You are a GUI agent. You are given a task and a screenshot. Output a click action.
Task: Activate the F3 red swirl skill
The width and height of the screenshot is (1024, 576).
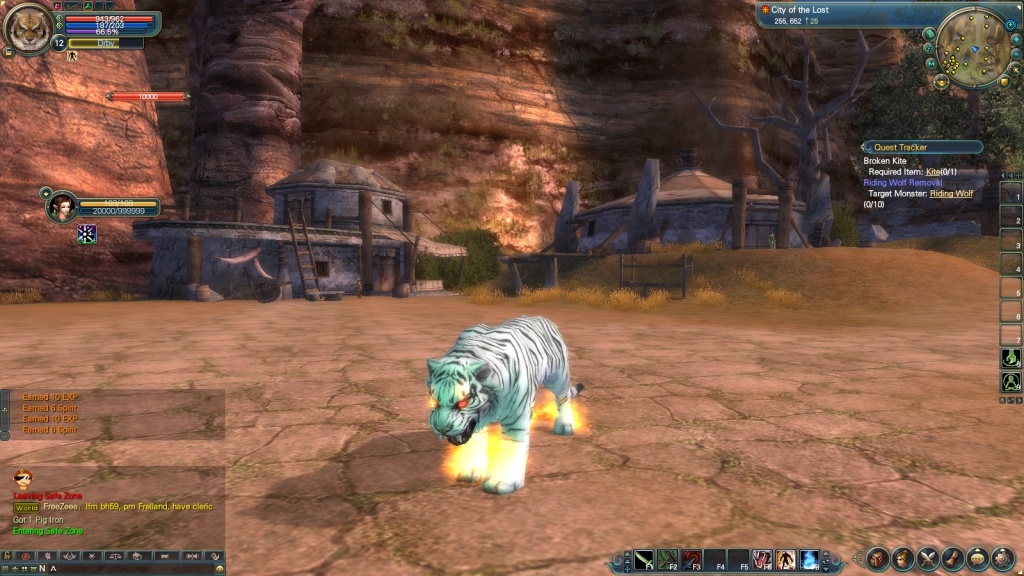691,559
